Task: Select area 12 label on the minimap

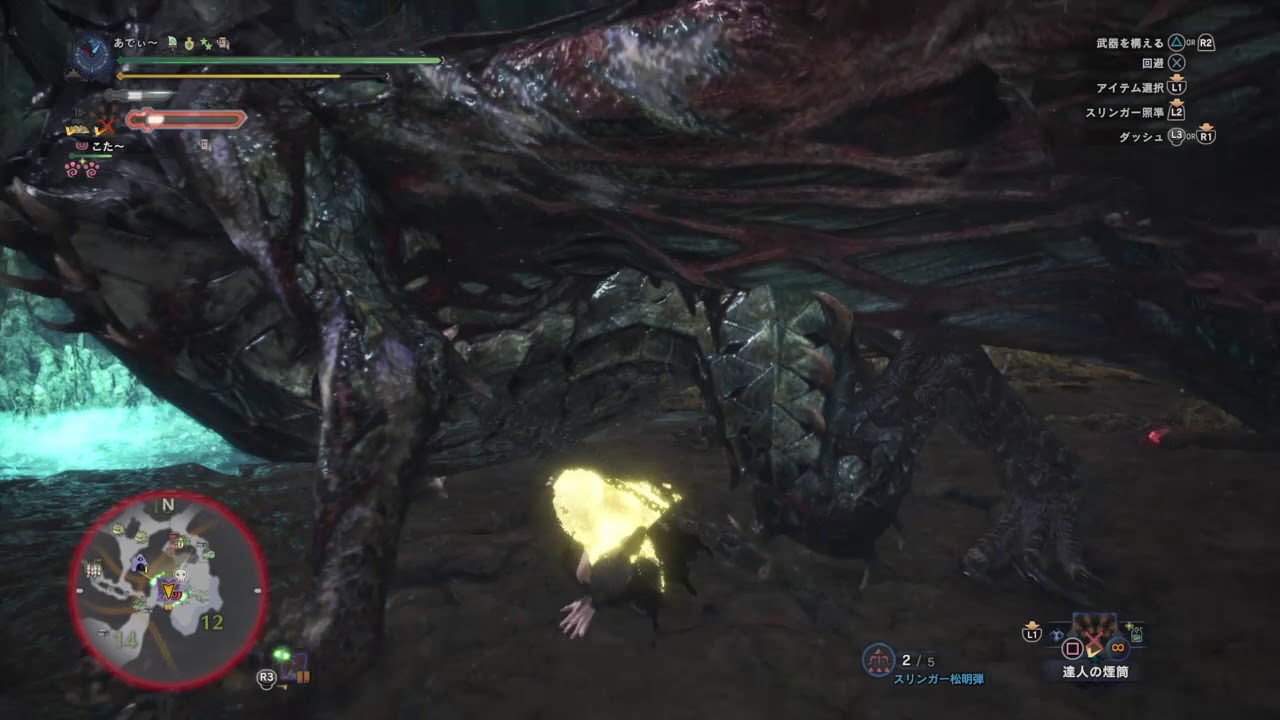Action: pyautogui.click(x=212, y=623)
